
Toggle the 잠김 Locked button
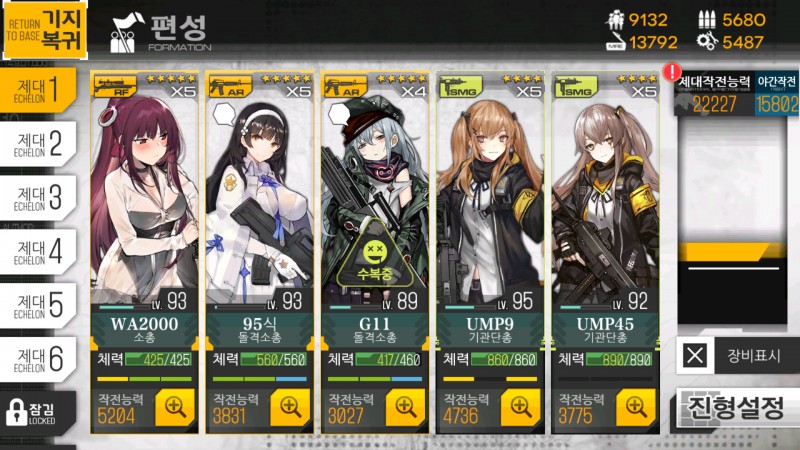(38, 412)
